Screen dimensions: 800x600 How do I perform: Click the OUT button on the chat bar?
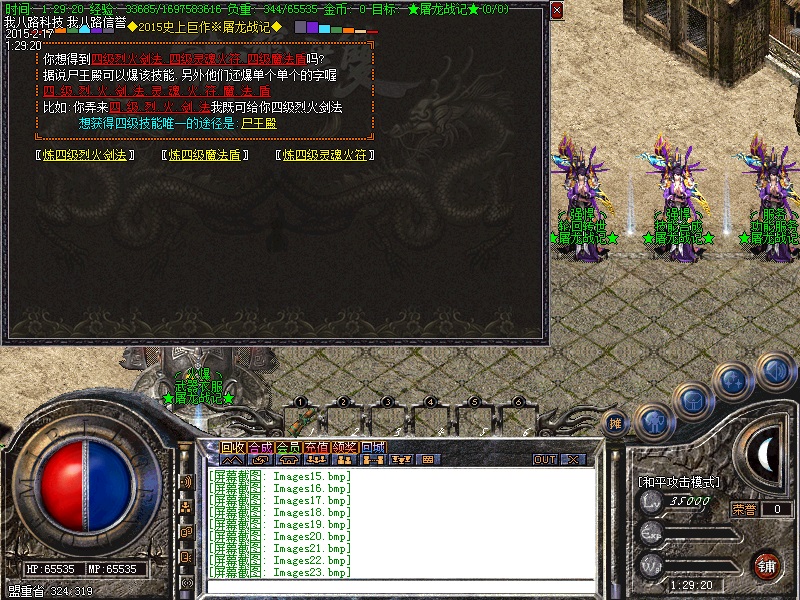pos(545,460)
